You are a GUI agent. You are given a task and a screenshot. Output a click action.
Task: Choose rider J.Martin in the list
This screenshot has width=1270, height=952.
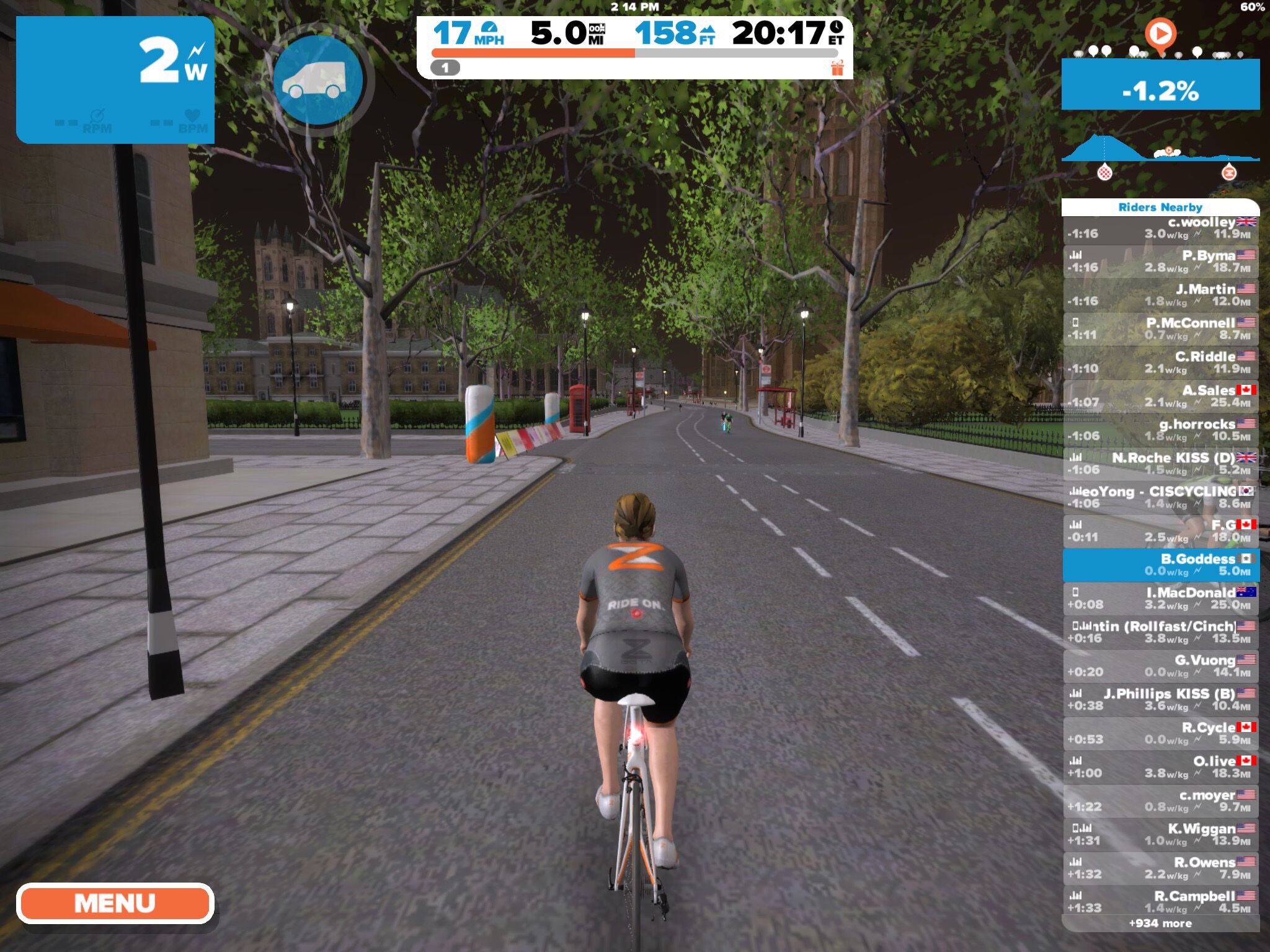pos(1160,295)
